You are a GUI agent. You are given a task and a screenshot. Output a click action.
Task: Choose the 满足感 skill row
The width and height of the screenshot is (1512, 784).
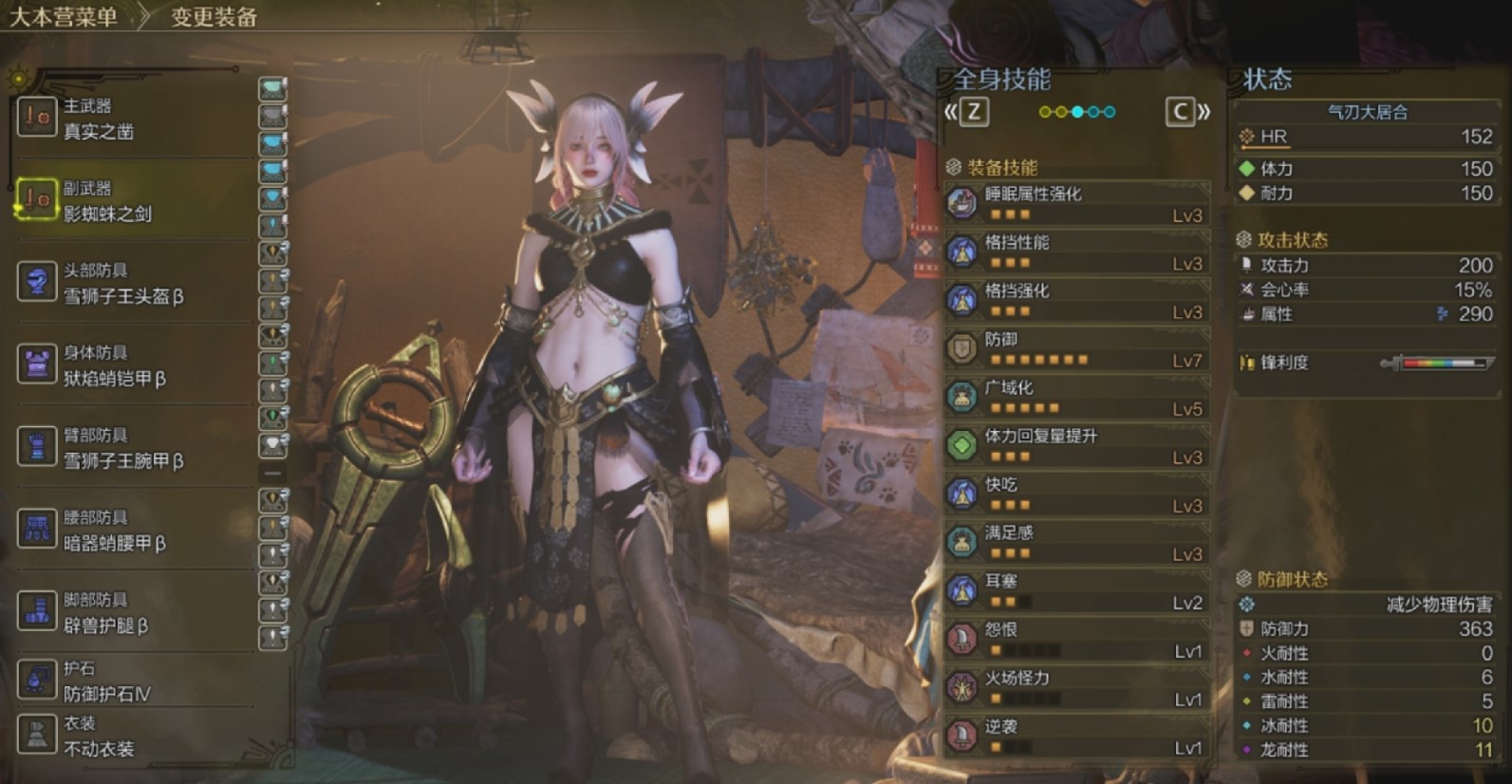point(1077,542)
